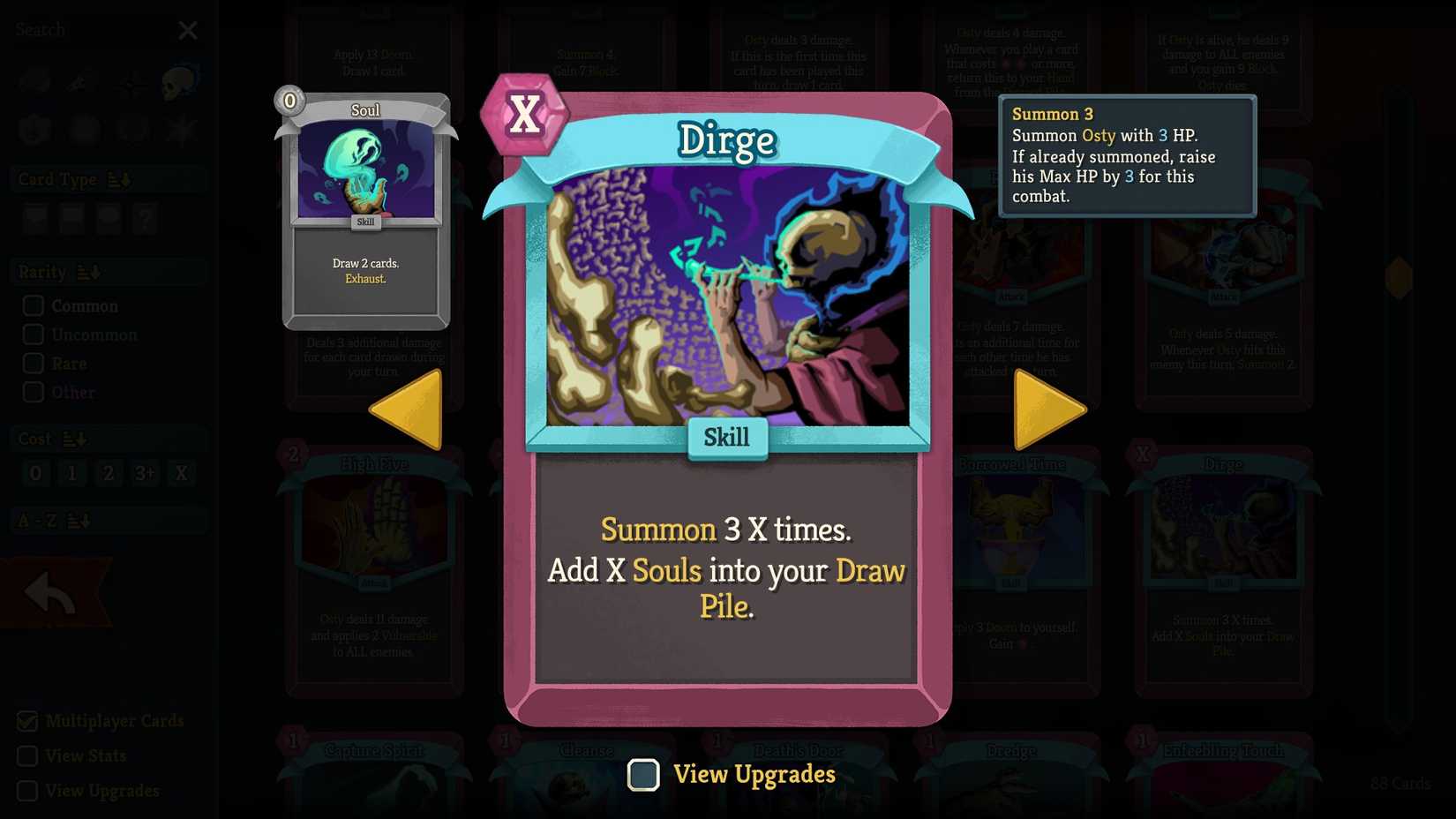Screen dimensions: 1456x819
Task: Clear the search with the X icon
Action: point(188,29)
